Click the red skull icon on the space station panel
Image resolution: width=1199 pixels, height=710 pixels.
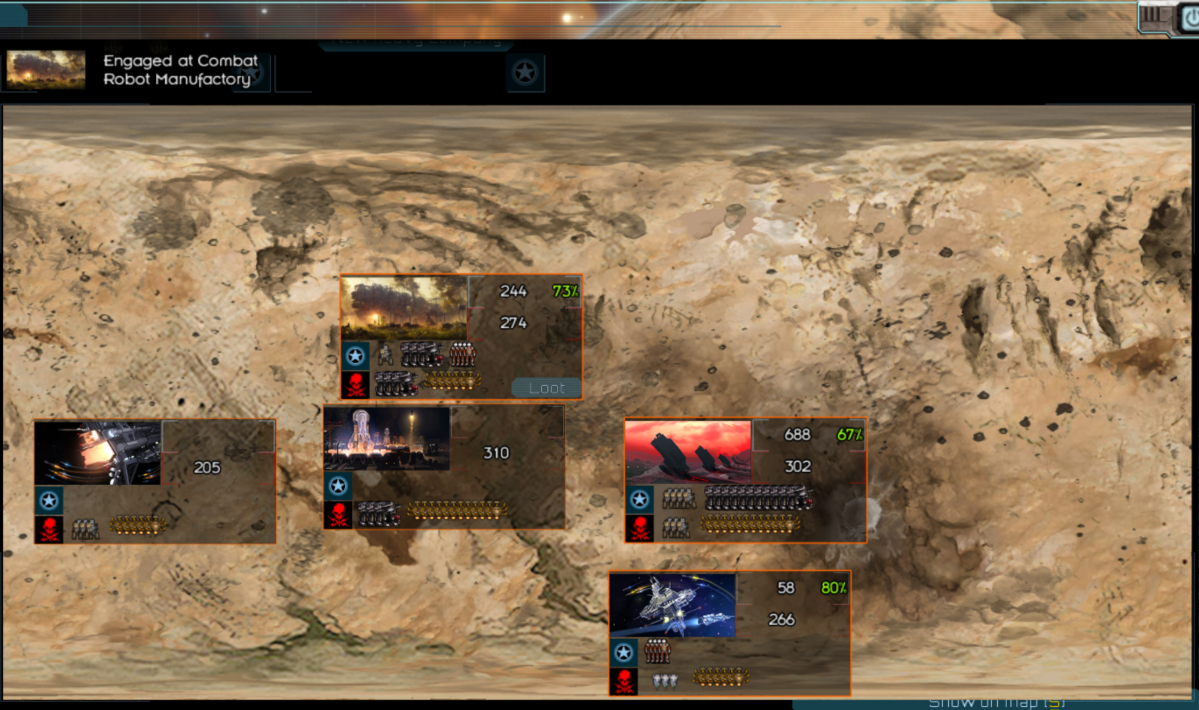[x=48, y=530]
